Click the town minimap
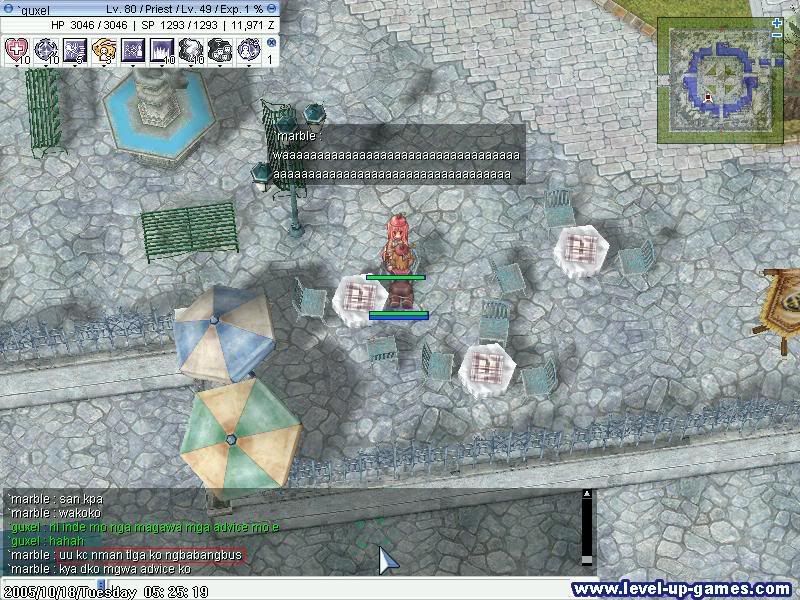 (x=717, y=82)
